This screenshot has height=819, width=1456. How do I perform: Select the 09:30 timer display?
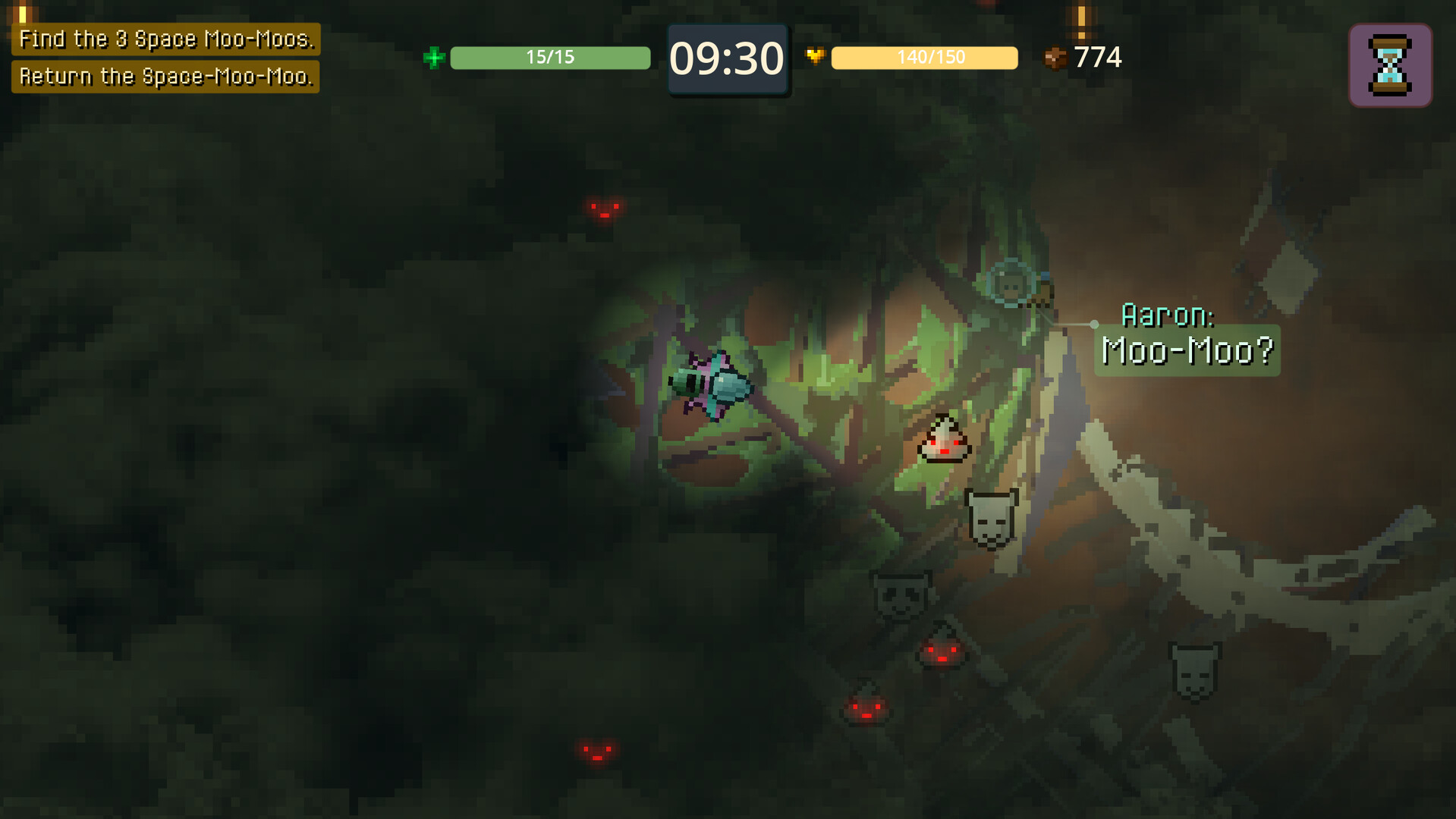point(728,58)
